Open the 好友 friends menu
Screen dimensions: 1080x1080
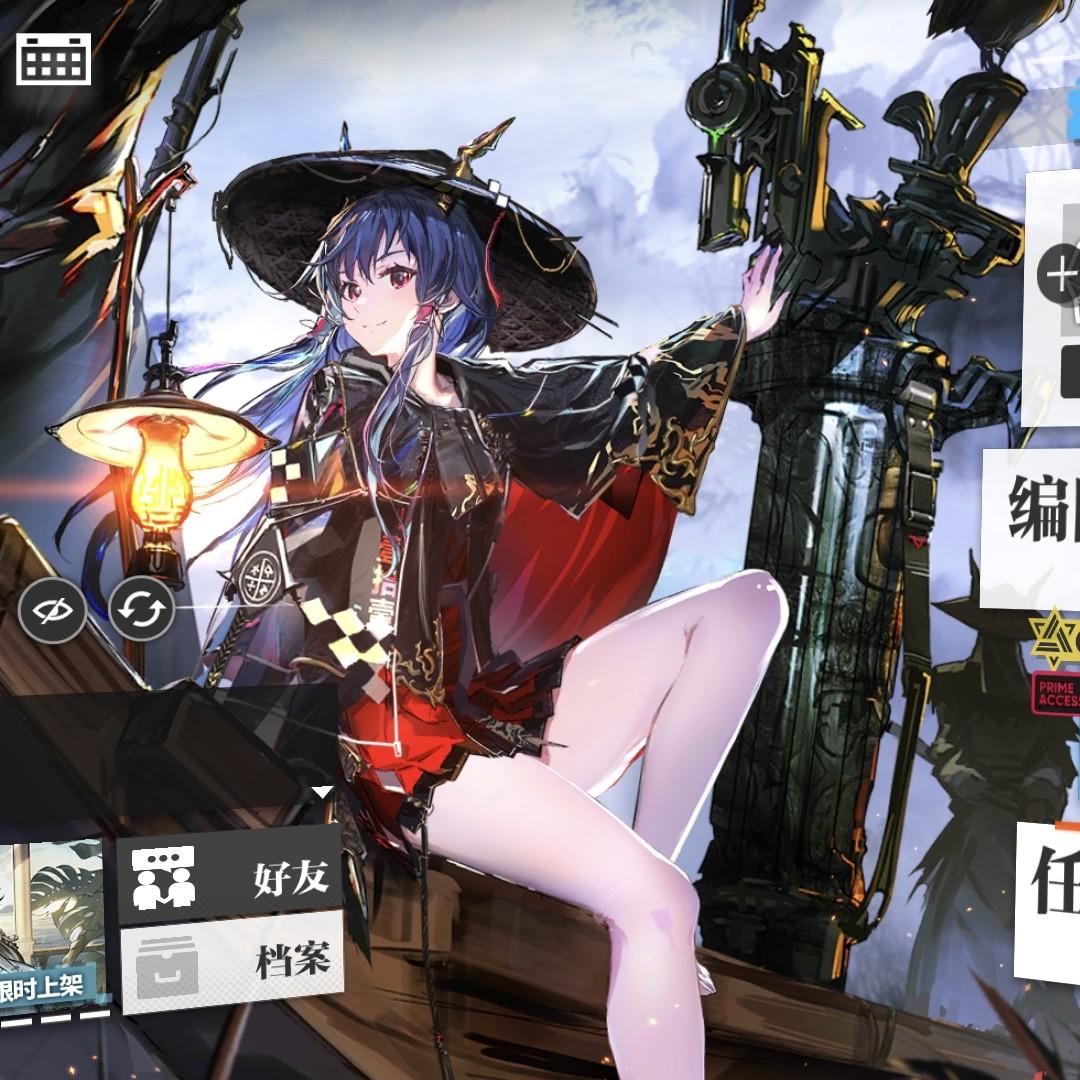pos(230,878)
